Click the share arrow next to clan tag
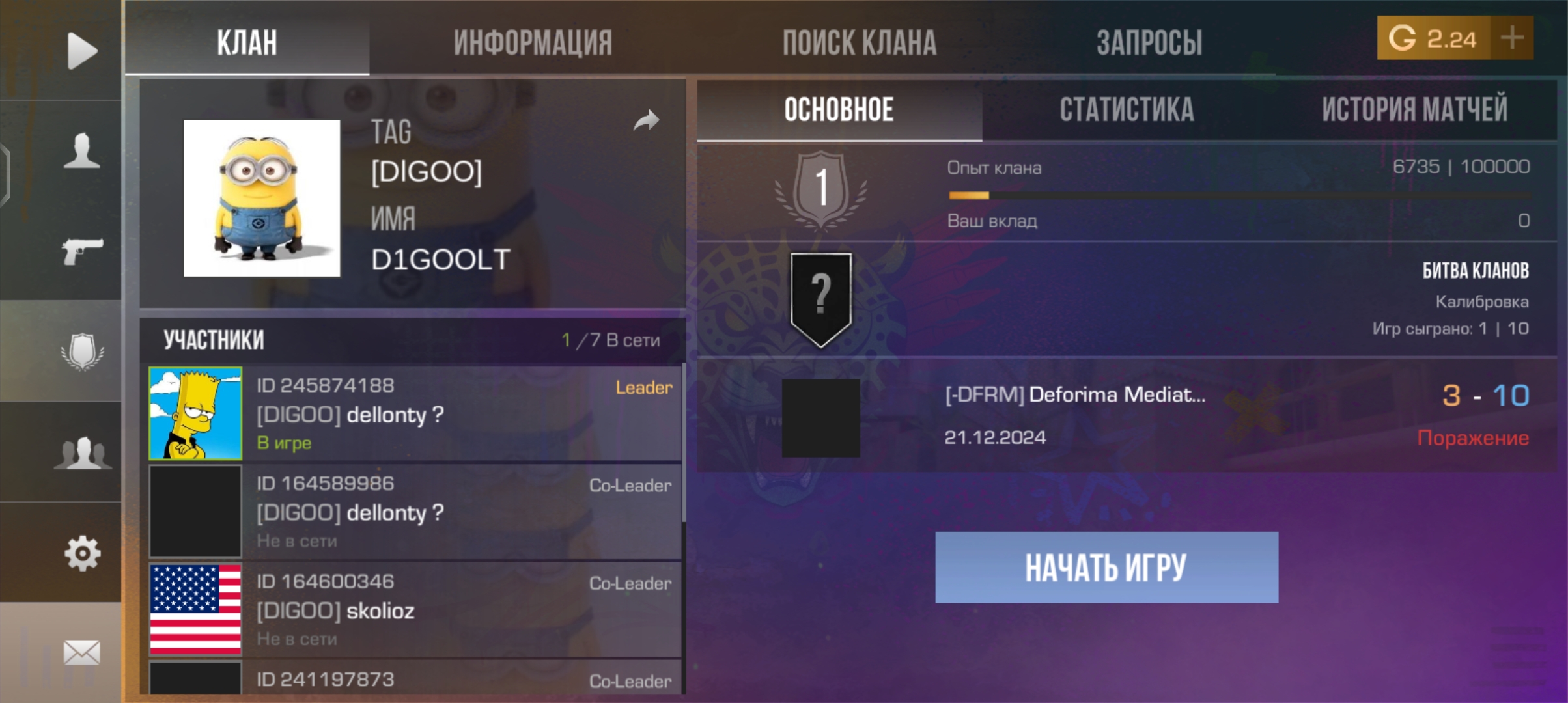The height and width of the screenshot is (703, 1568). click(x=647, y=120)
